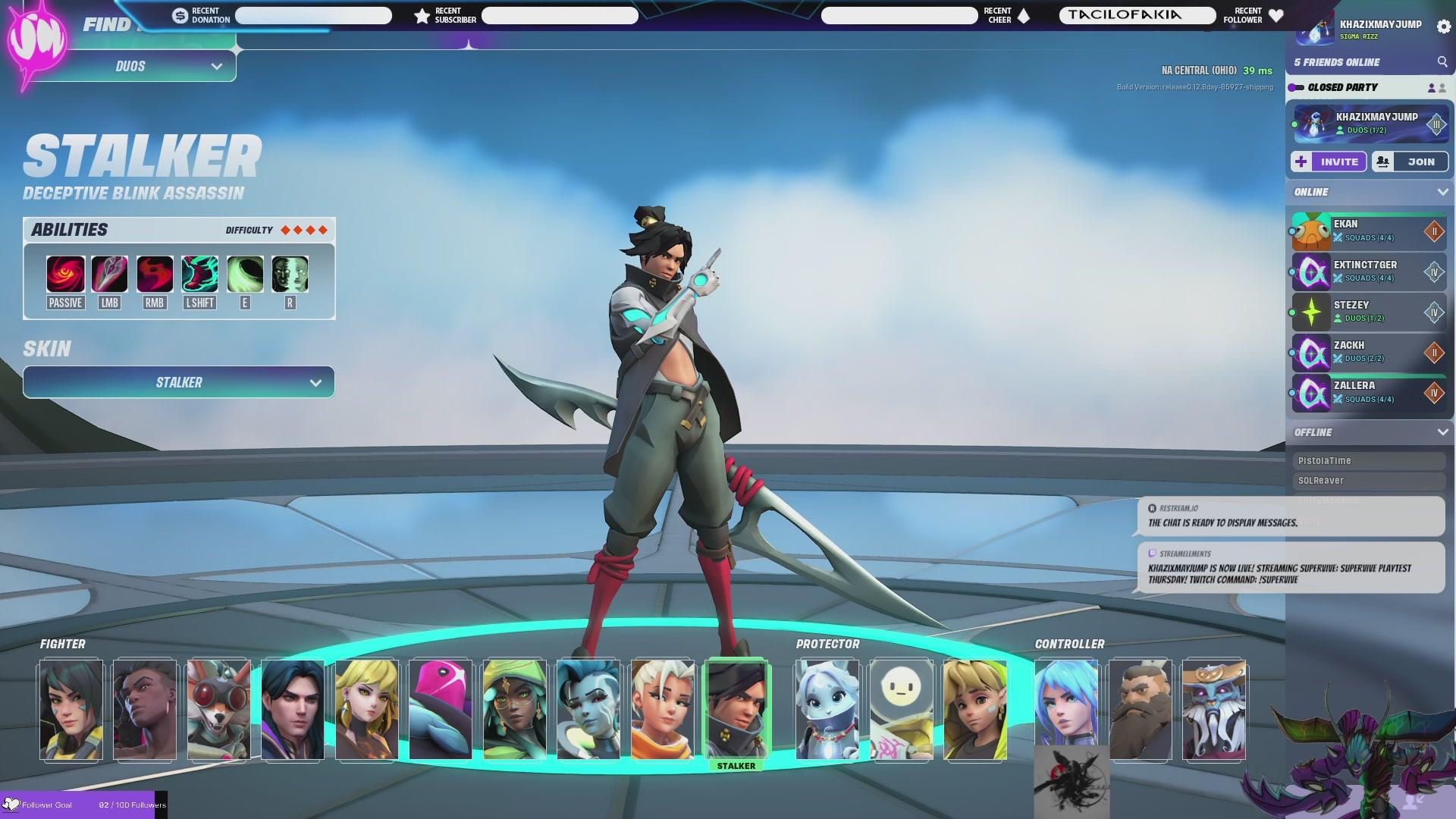Open the STALKER skin dropdown
Image resolution: width=1456 pixels, height=819 pixels.
[178, 382]
